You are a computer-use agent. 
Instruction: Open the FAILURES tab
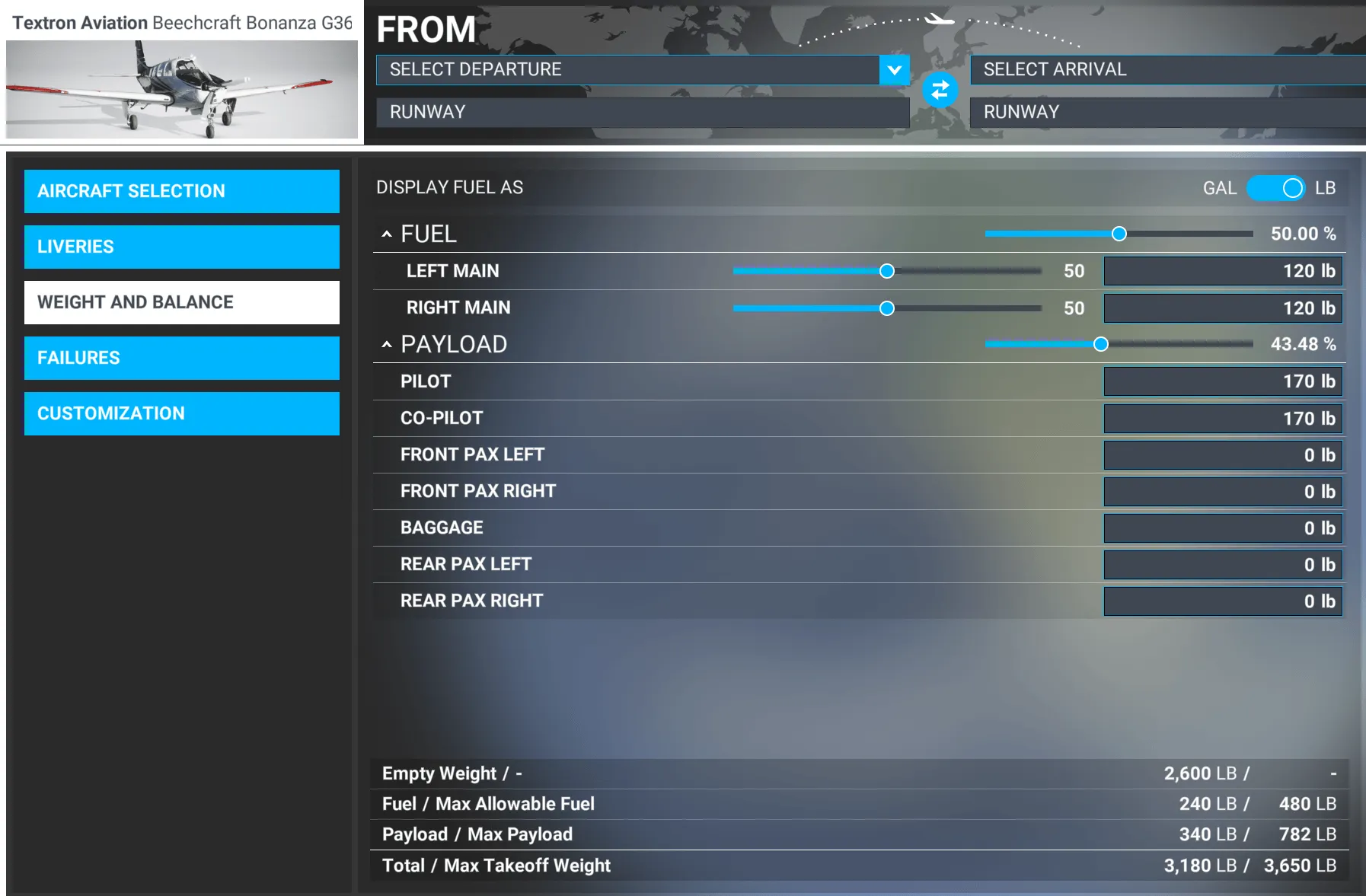(182, 358)
